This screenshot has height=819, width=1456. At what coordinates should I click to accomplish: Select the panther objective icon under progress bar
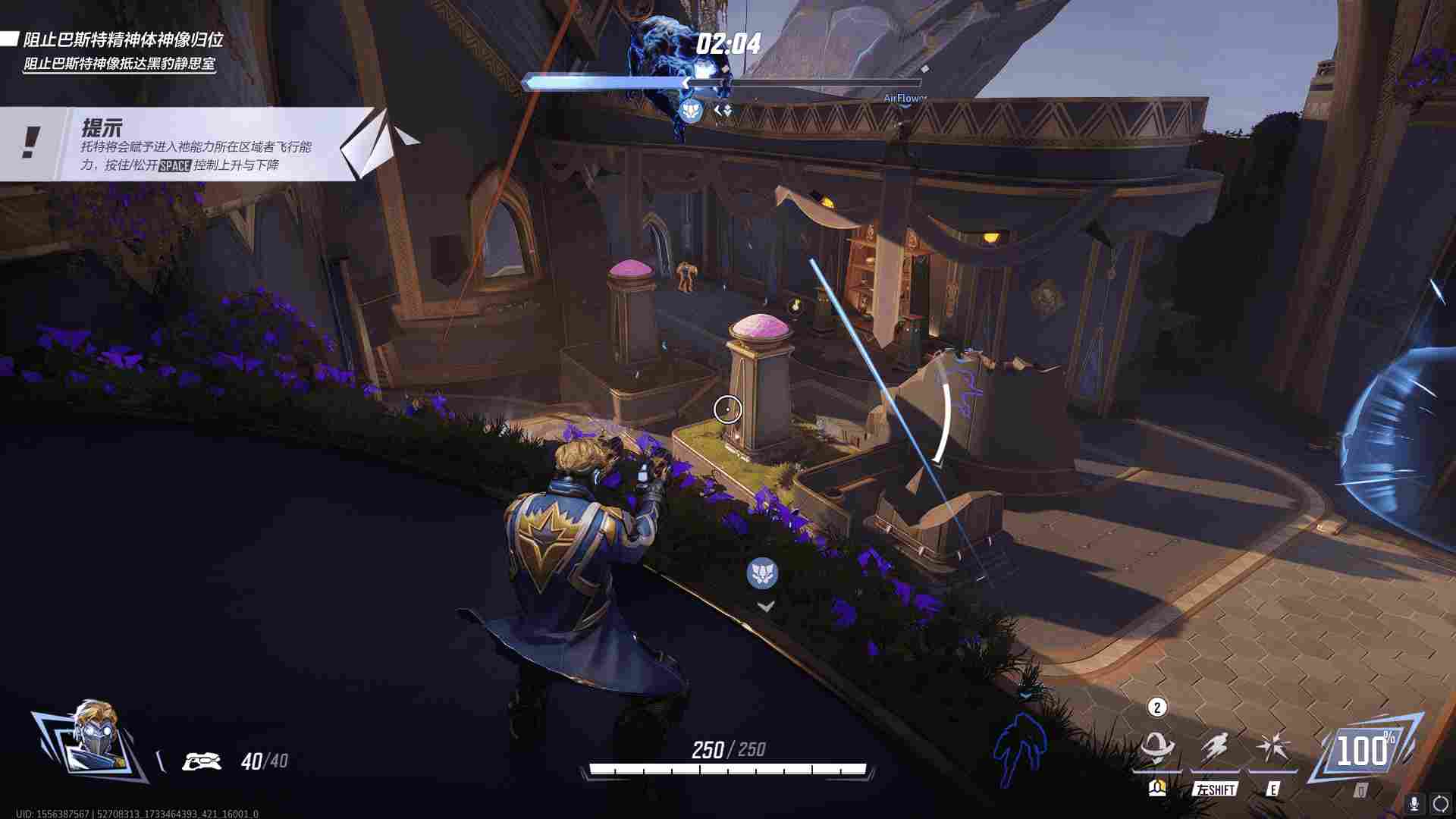[691, 111]
